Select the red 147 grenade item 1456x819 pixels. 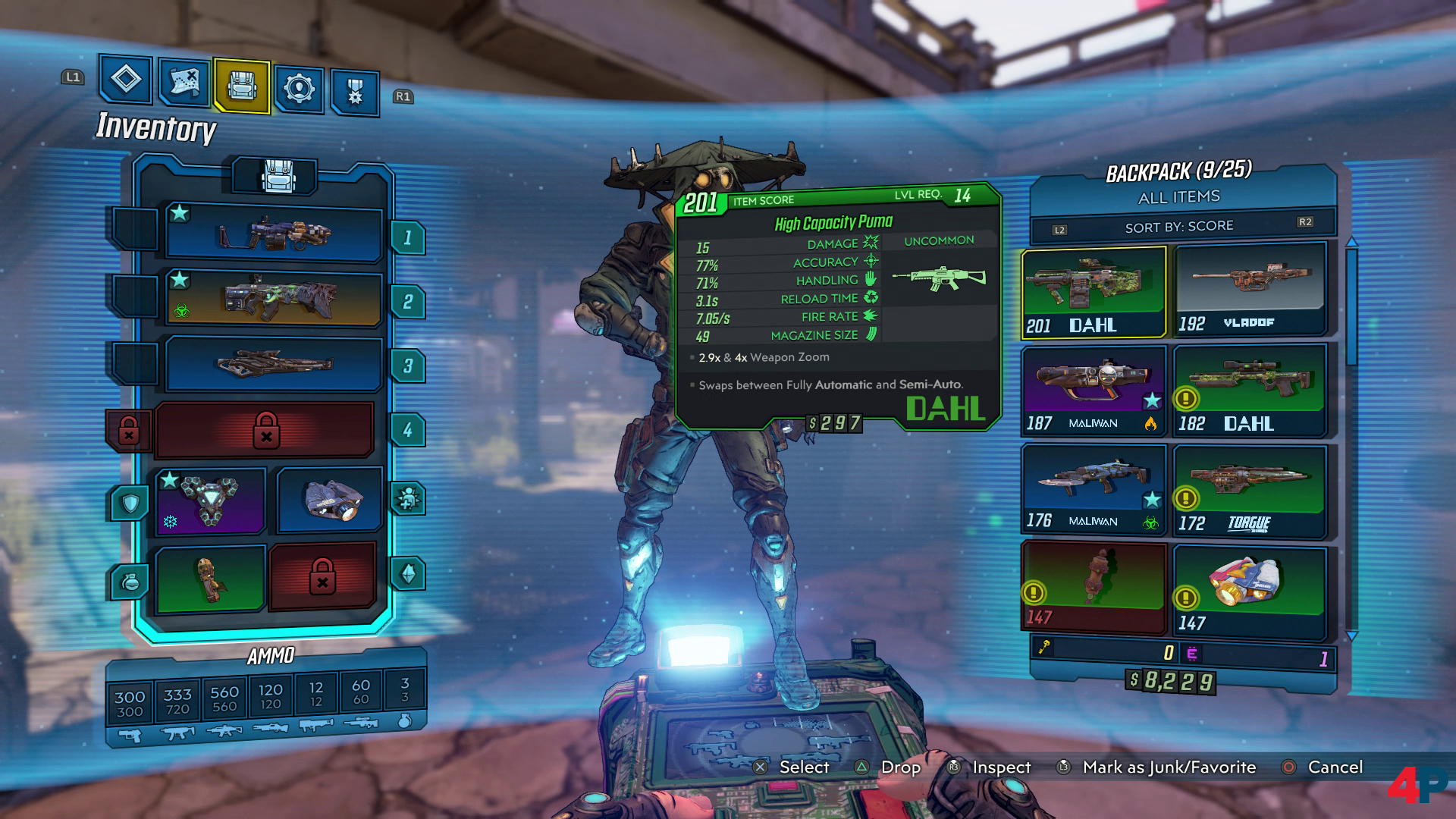coord(1093,587)
